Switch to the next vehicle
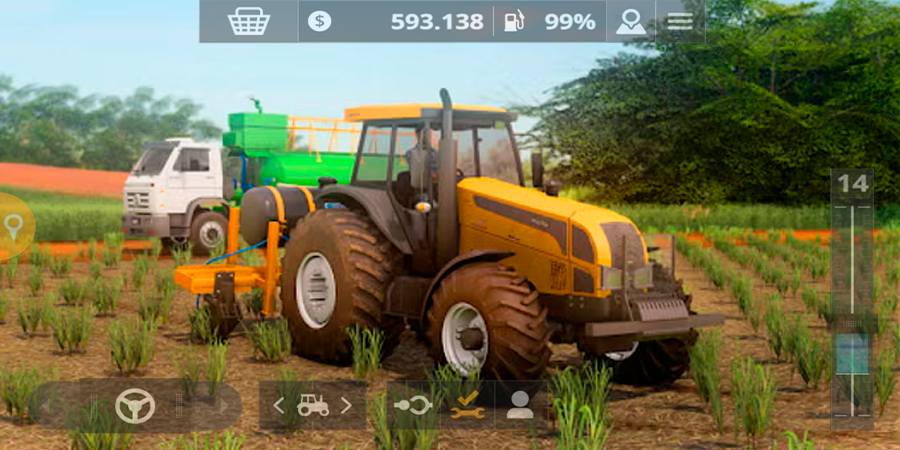 (x=346, y=405)
